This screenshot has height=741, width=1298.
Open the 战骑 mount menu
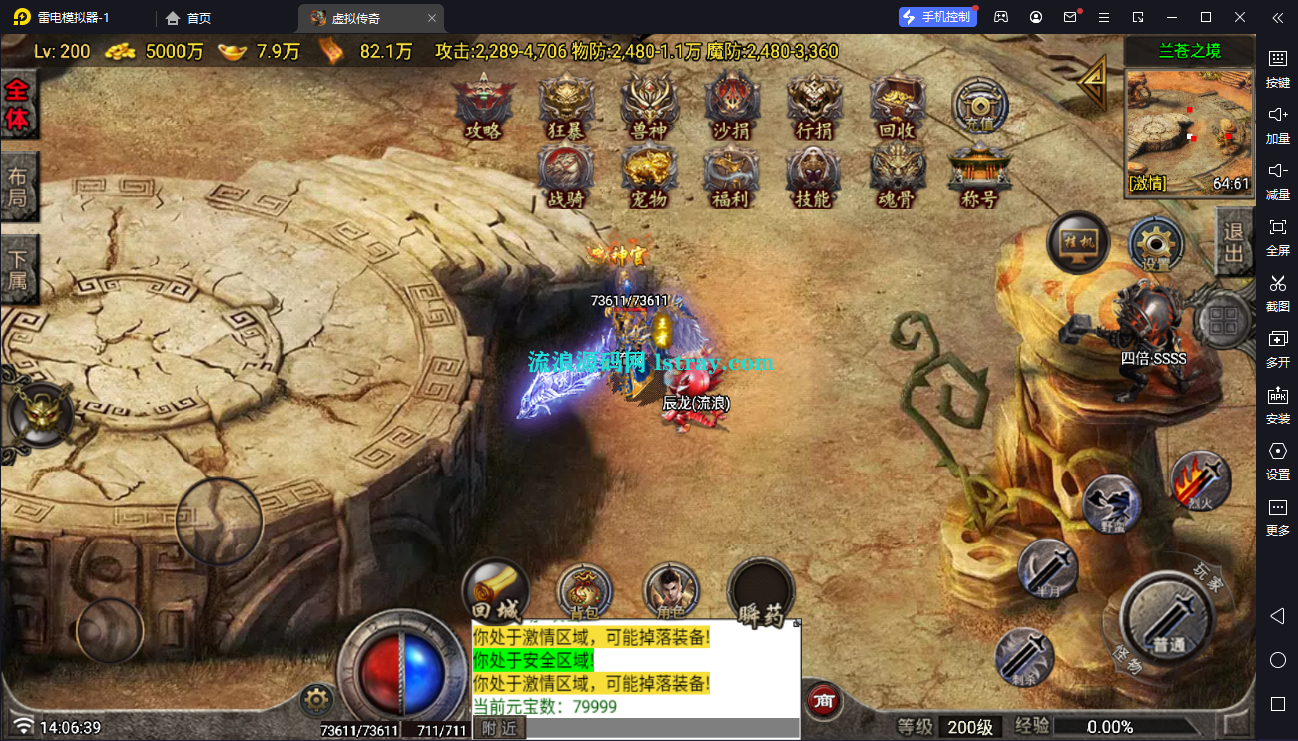[x=566, y=175]
